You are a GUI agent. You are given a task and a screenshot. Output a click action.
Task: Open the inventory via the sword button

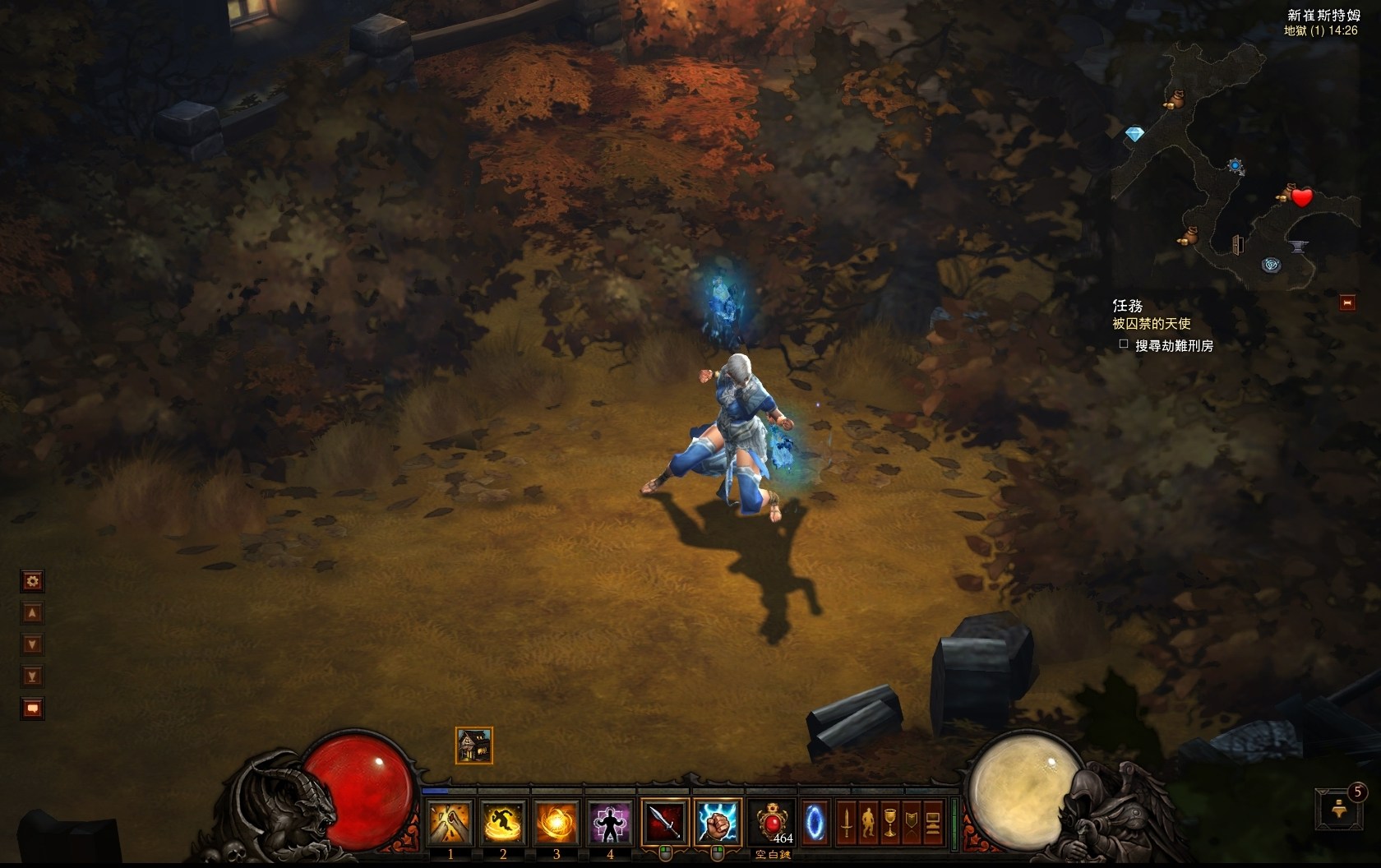coord(847,822)
